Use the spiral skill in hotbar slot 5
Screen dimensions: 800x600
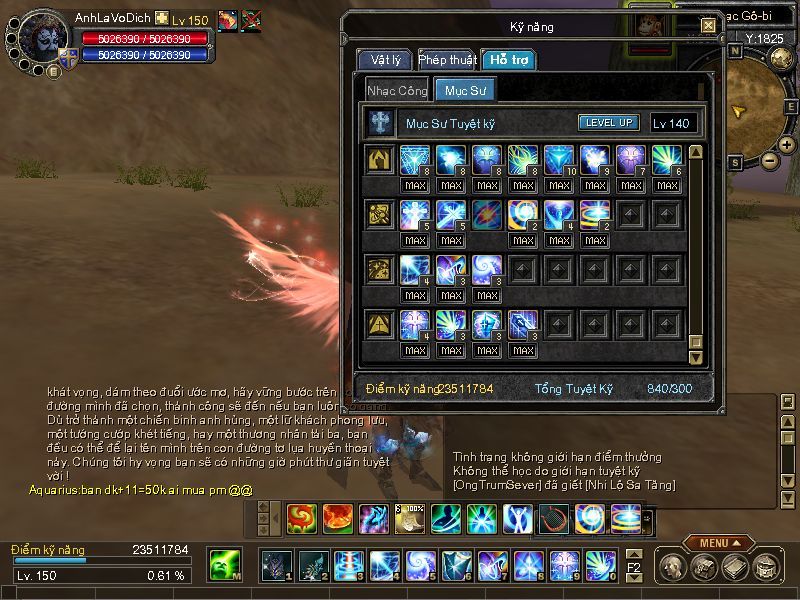[x=419, y=566]
